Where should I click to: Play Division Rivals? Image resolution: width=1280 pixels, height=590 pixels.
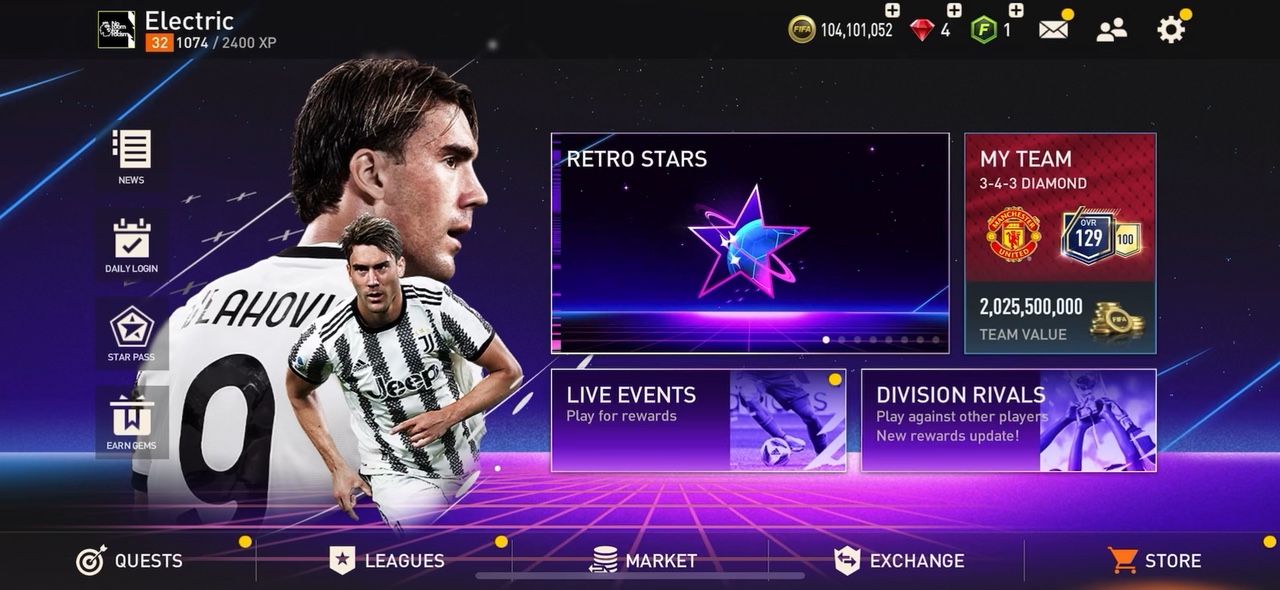point(1008,420)
